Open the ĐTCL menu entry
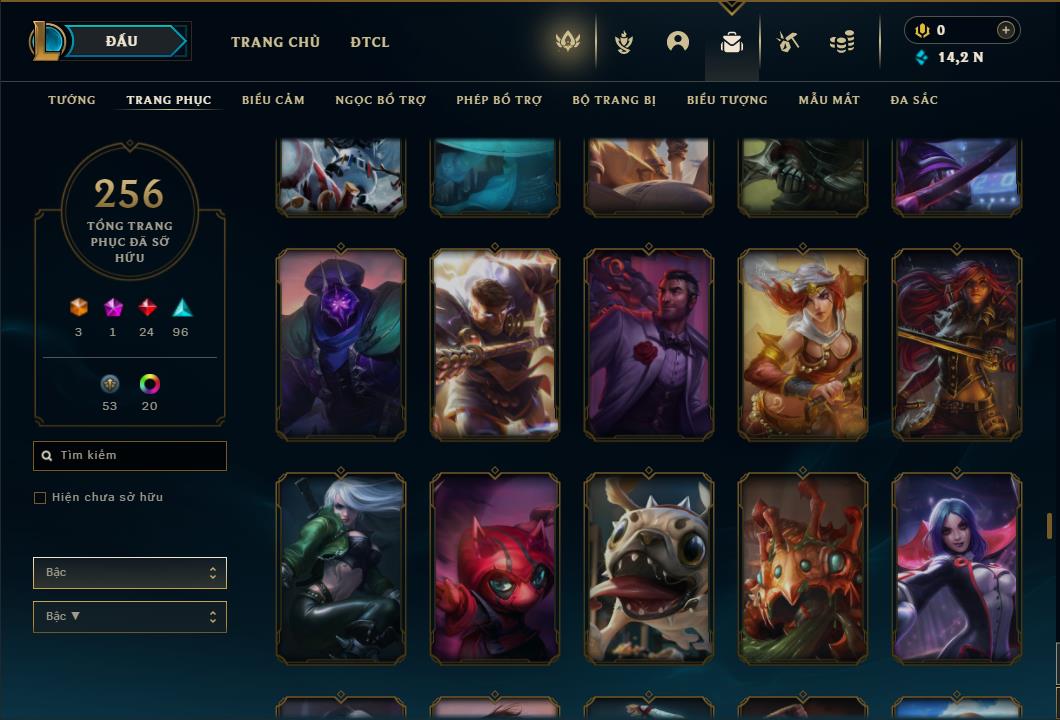Image resolution: width=1060 pixels, height=720 pixels. click(x=370, y=42)
